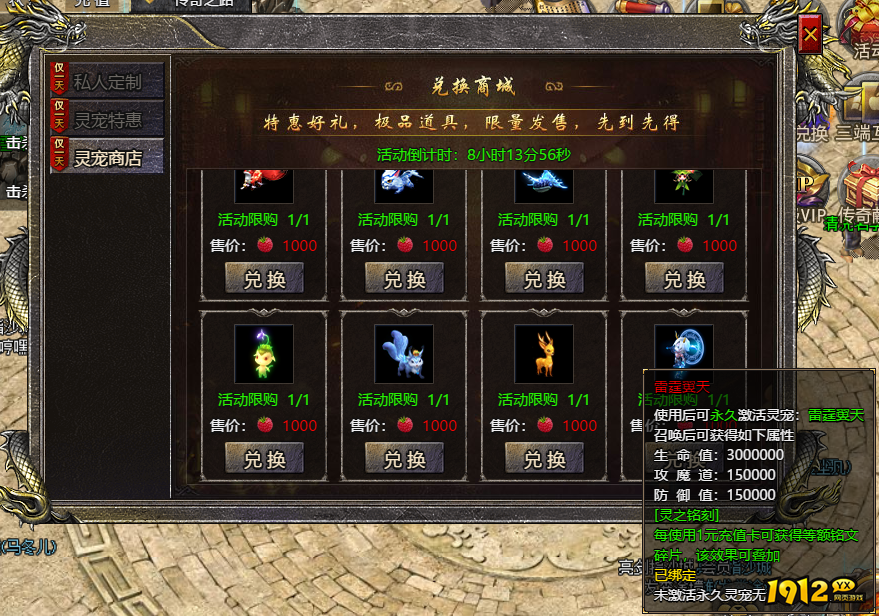Image resolution: width=879 pixels, height=616 pixels.
Task: Select the green sprite pet thumbnail
Action: [x=264, y=353]
